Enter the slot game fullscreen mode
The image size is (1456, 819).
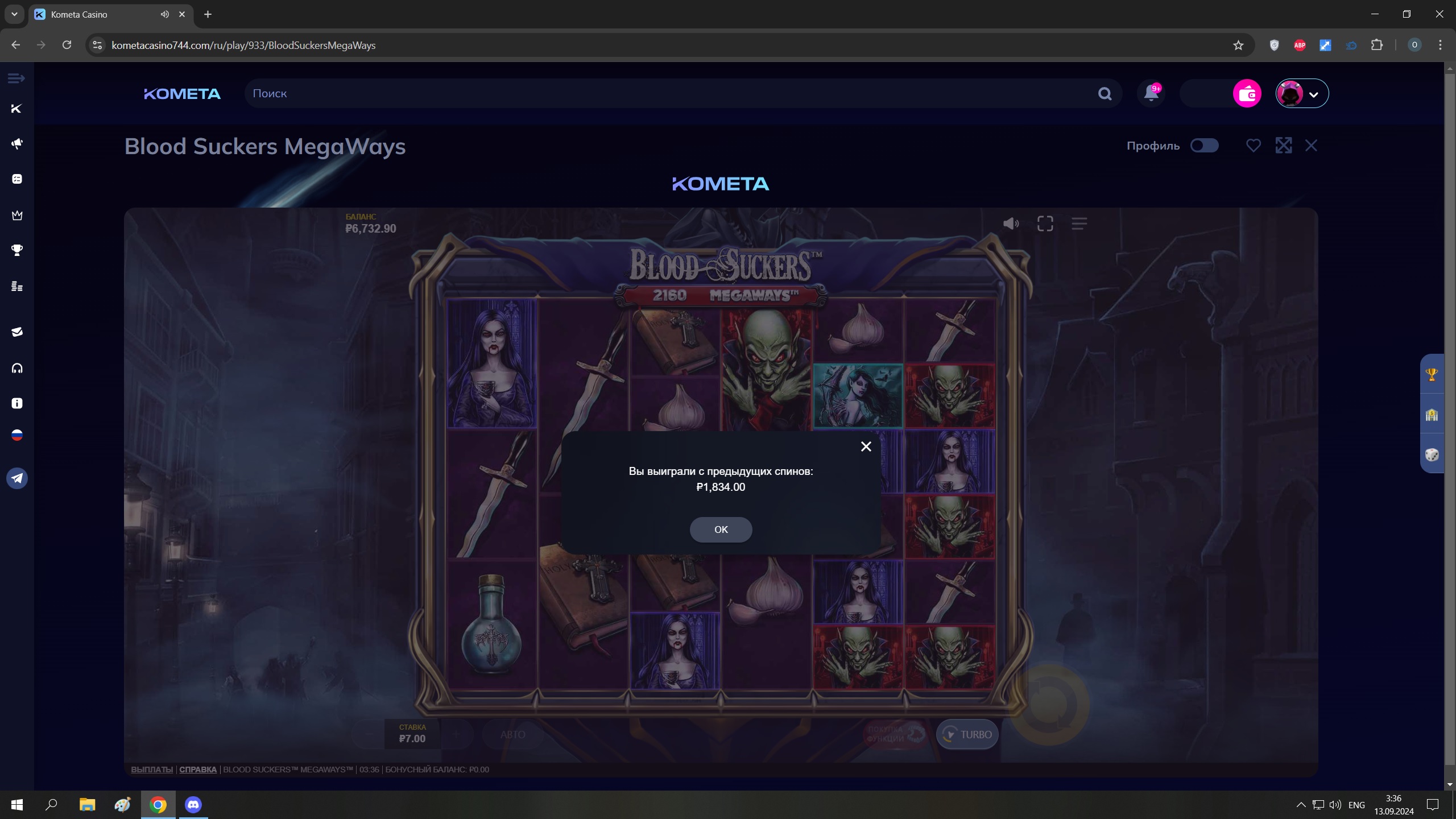click(x=1045, y=224)
